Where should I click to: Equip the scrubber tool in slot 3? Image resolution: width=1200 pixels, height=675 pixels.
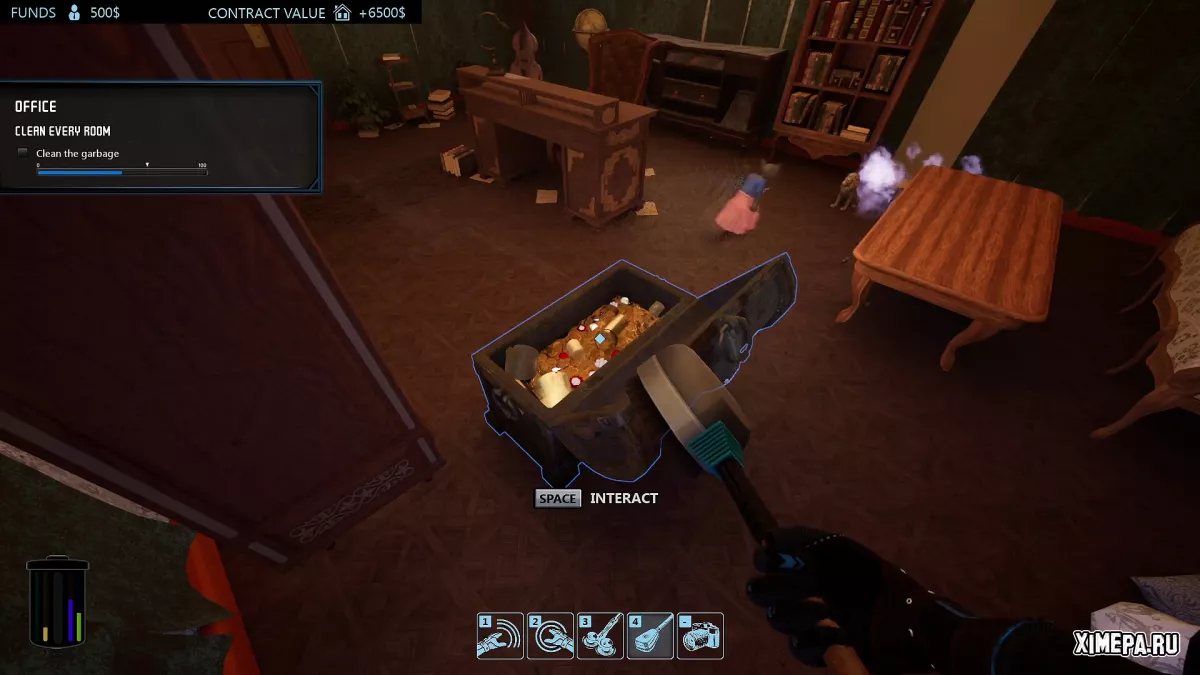(x=600, y=636)
